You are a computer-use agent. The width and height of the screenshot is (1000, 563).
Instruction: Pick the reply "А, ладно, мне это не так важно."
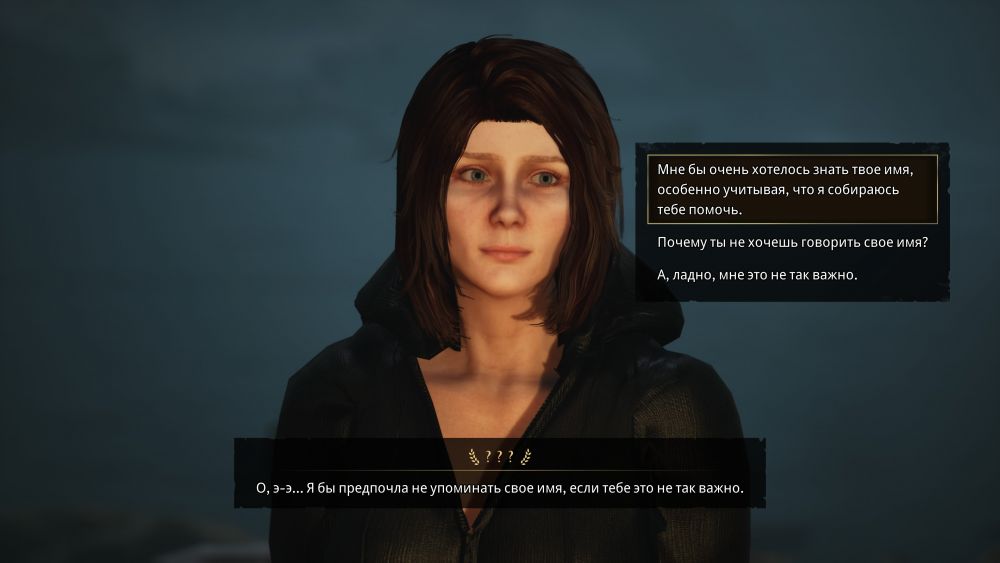[758, 274]
